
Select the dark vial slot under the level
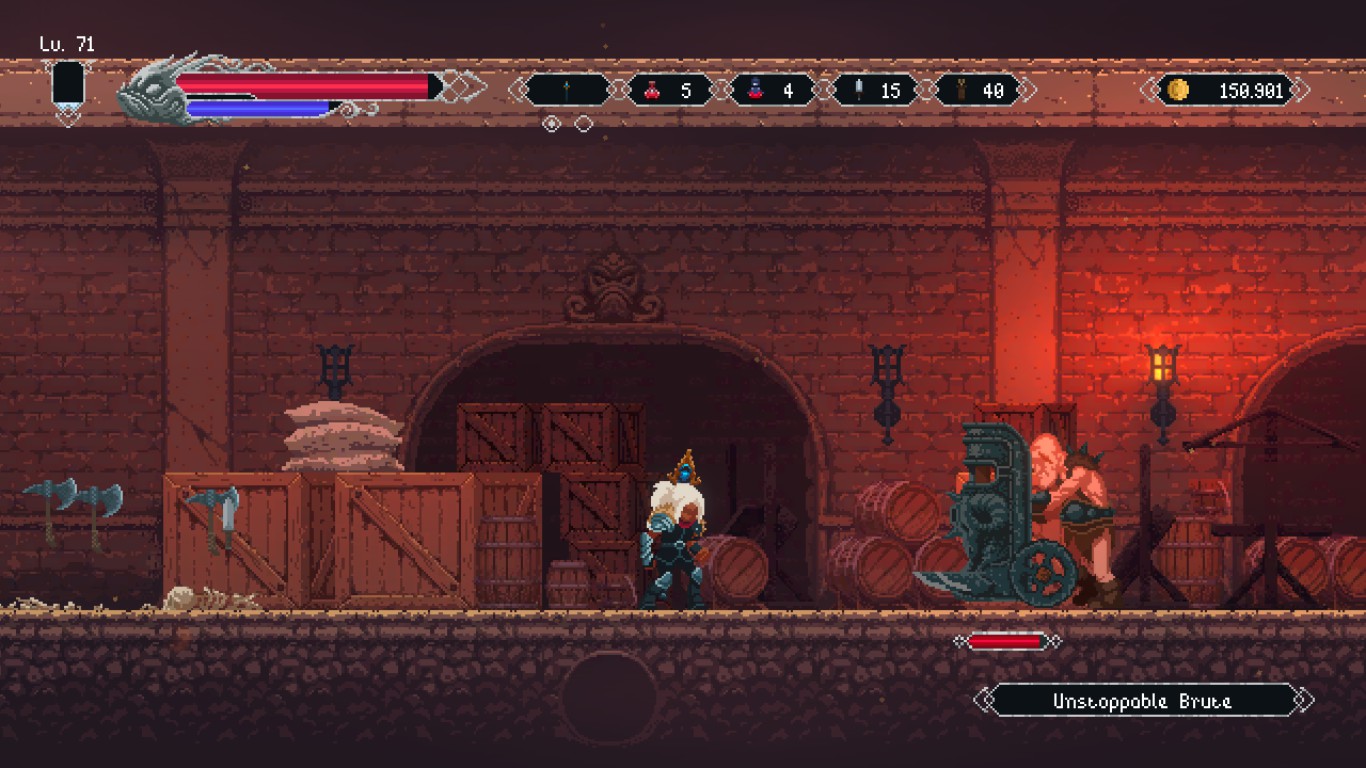tap(68, 85)
